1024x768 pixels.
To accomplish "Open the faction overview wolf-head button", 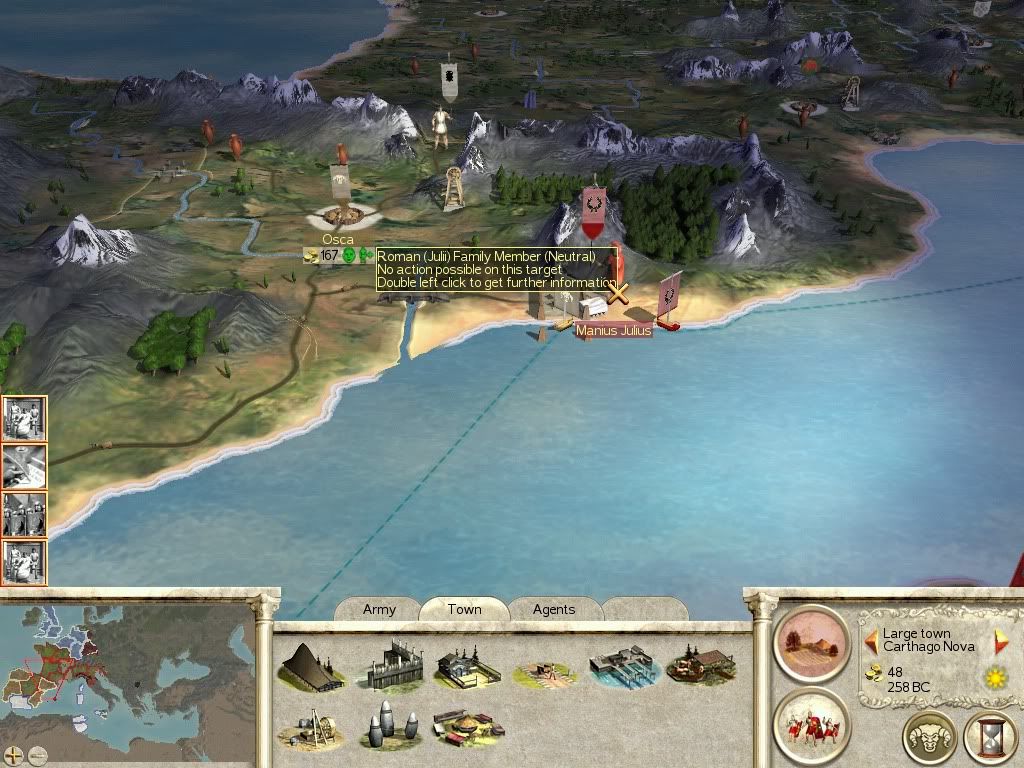I will coord(929,738).
